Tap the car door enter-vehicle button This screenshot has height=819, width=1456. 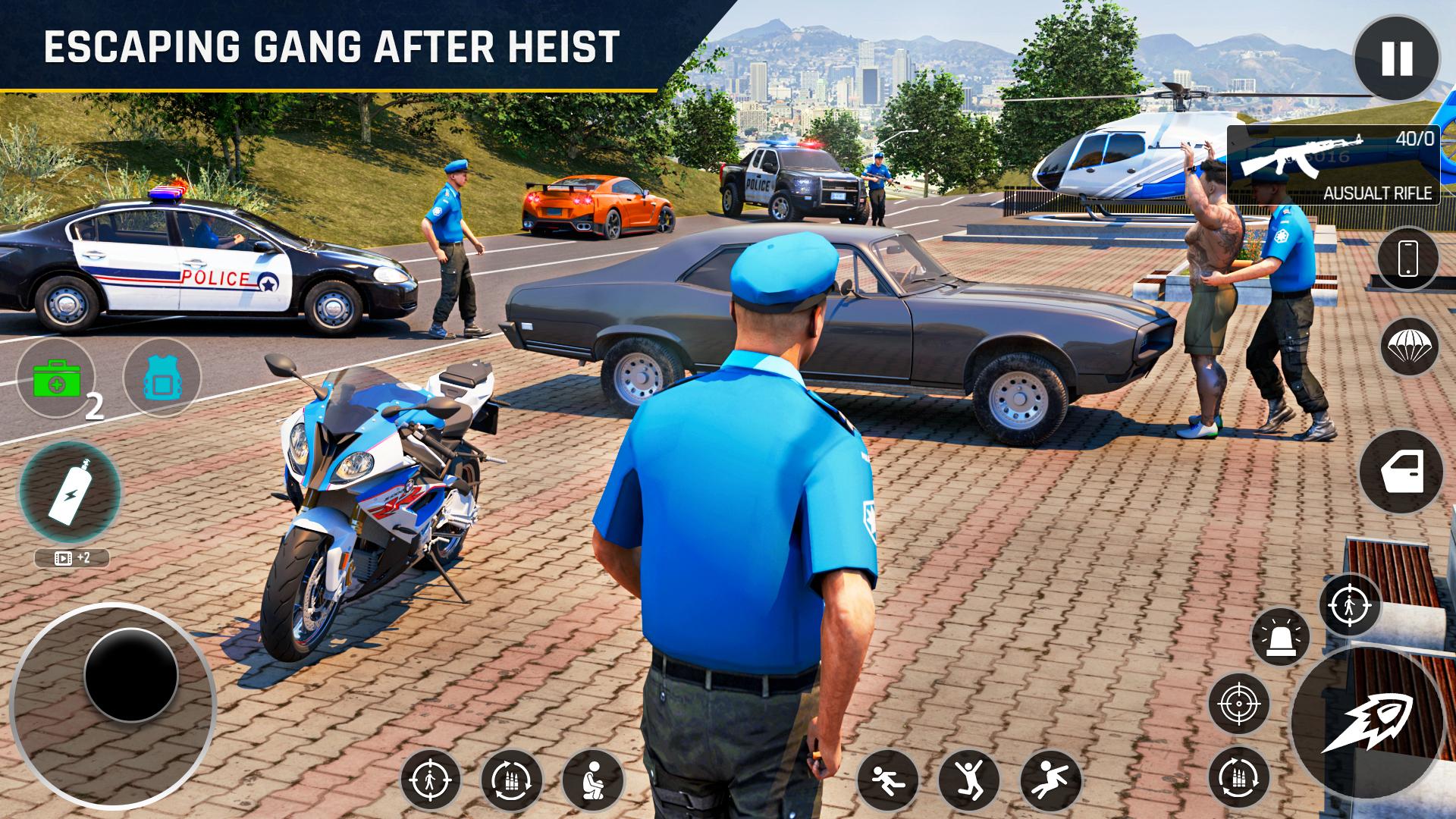click(x=1401, y=472)
